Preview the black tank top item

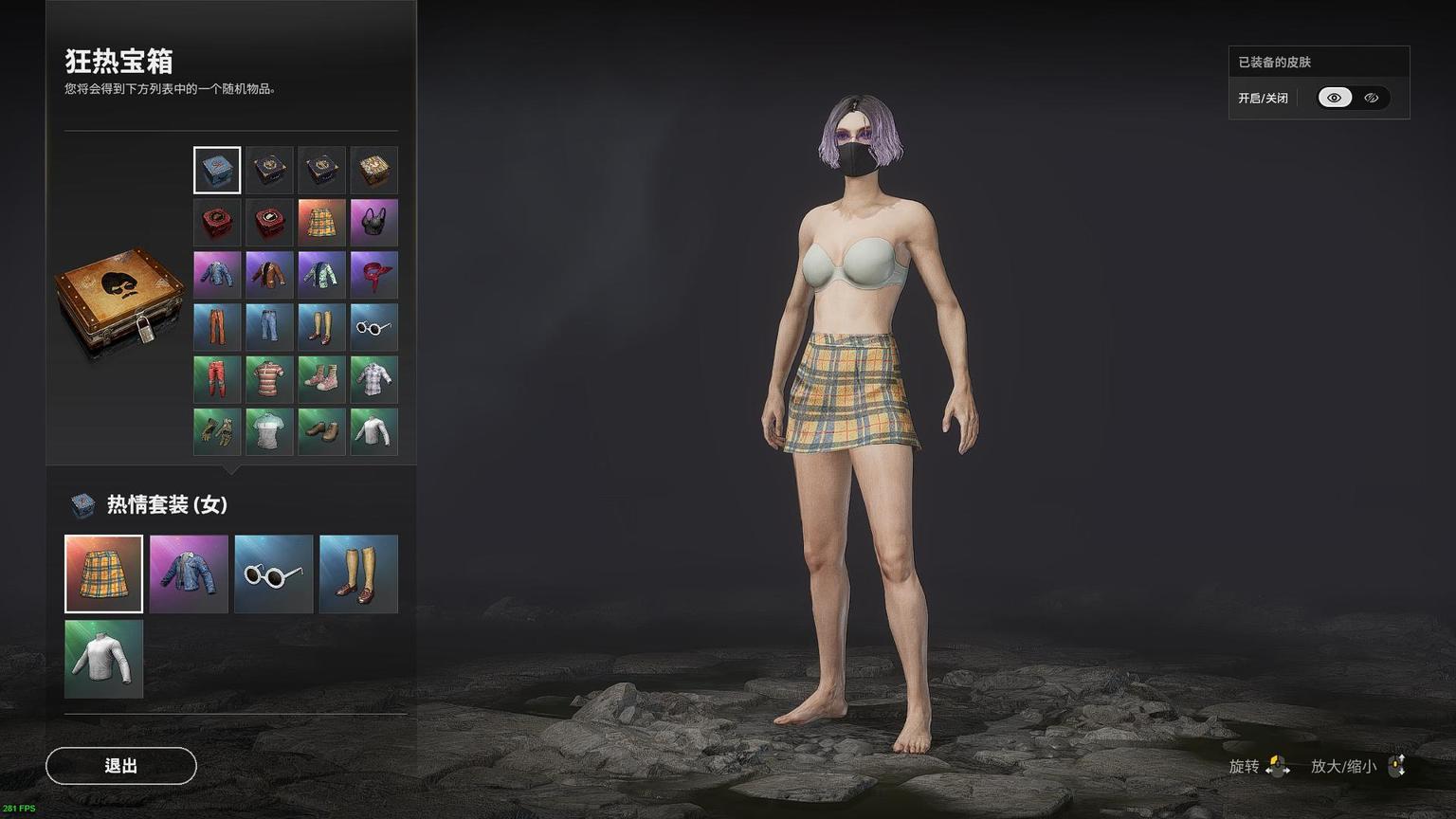coord(373,223)
